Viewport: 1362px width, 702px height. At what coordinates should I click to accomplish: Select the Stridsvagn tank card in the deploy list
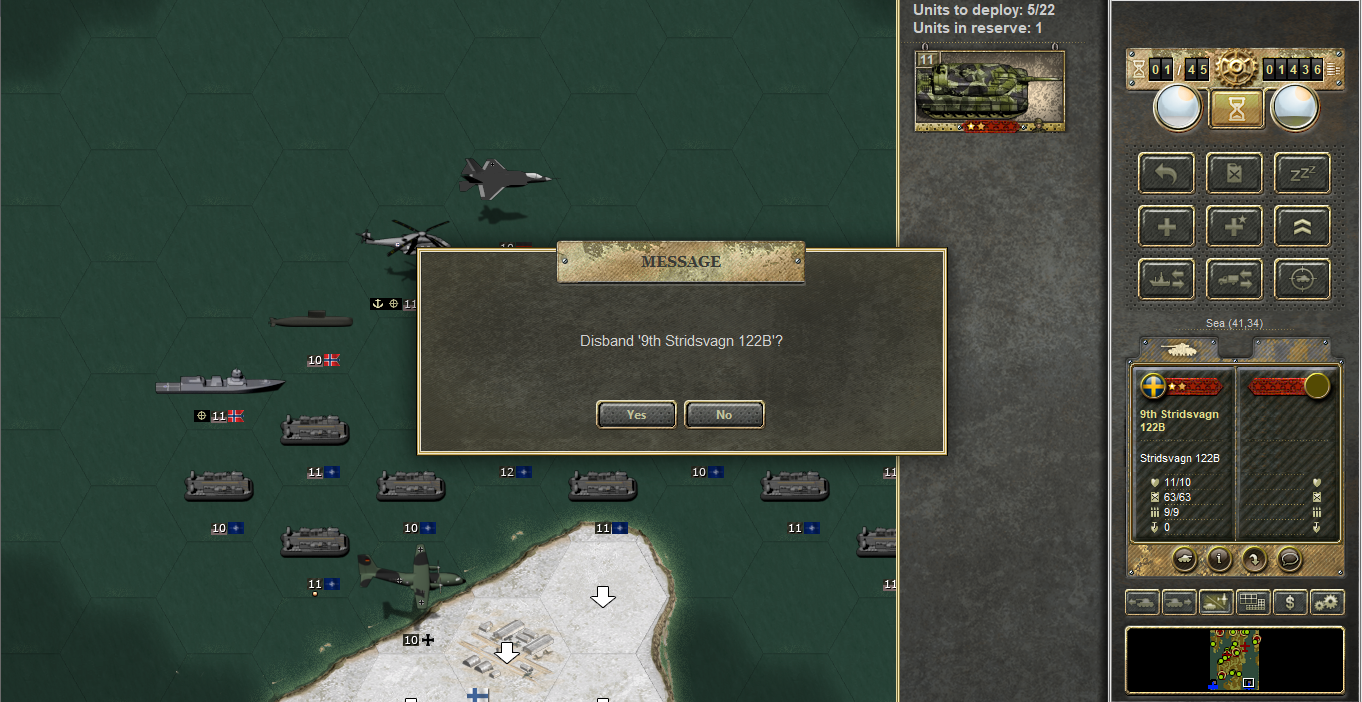pyautogui.click(x=989, y=89)
